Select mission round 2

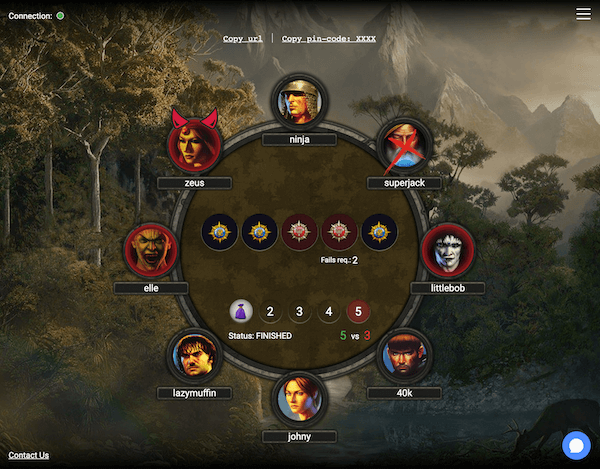(x=270, y=312)
